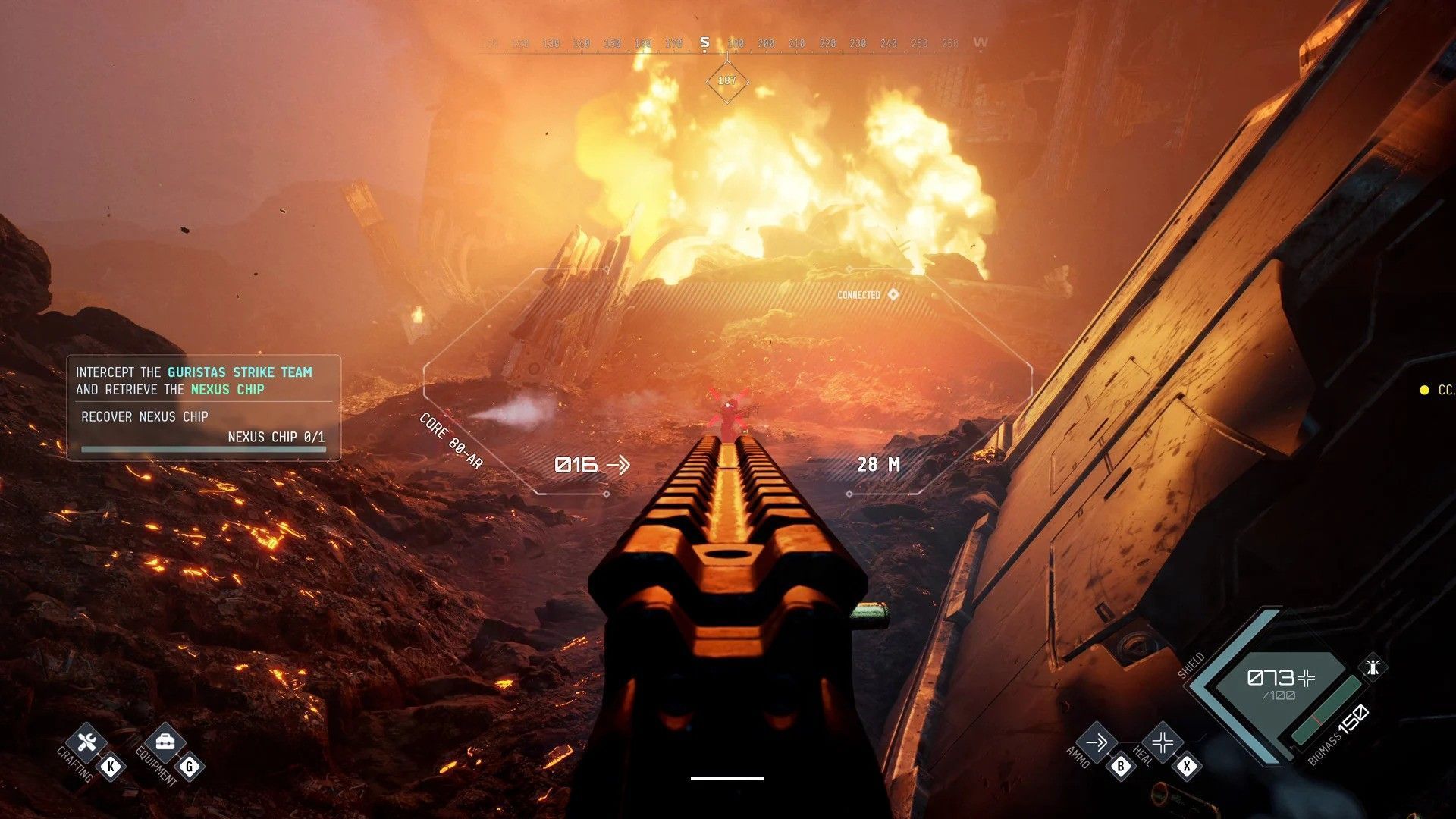Toggle the G keybind diamond for Equipment
Image resolution: width=1456 pixels, height=819 pixels.
click(190, 766)
